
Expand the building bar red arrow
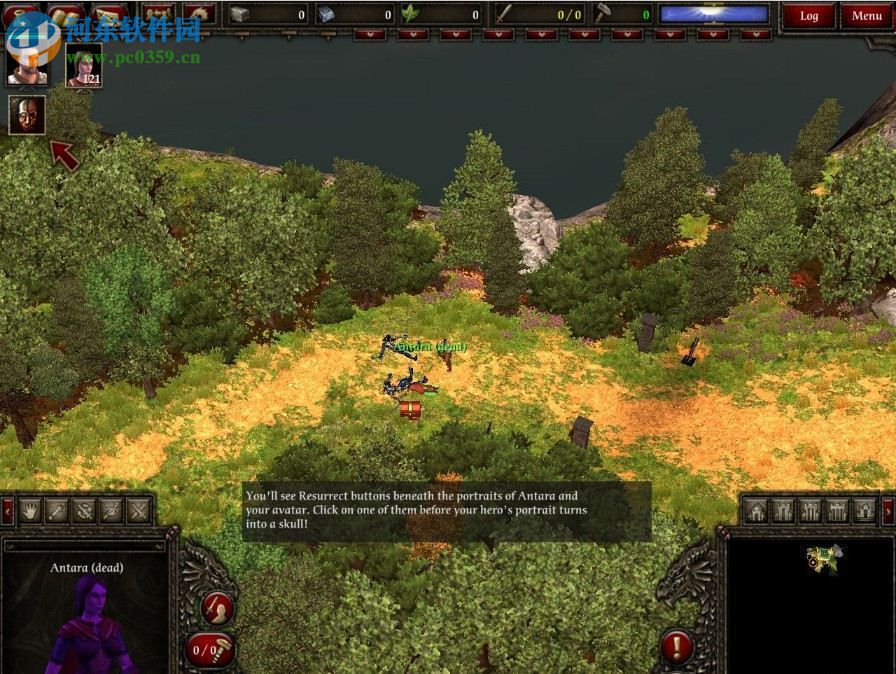point(888,511)
